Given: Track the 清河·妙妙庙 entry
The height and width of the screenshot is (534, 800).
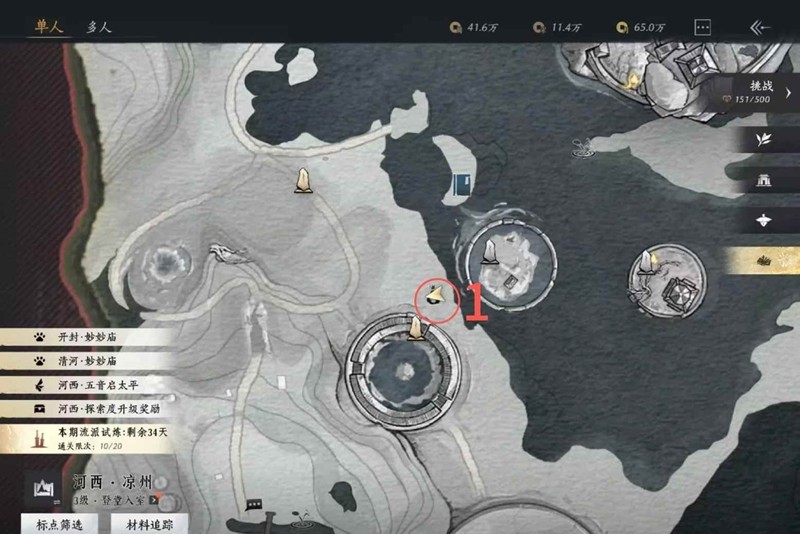Looking at the screenshot, I should [88, 361].
